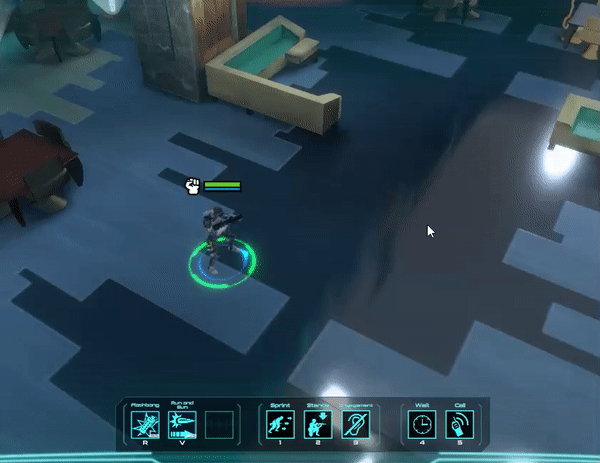This screenshot has height=463, width=600.
Task: Choose the Call action icon
Action: pyautogui.click(x=459, y=424)
